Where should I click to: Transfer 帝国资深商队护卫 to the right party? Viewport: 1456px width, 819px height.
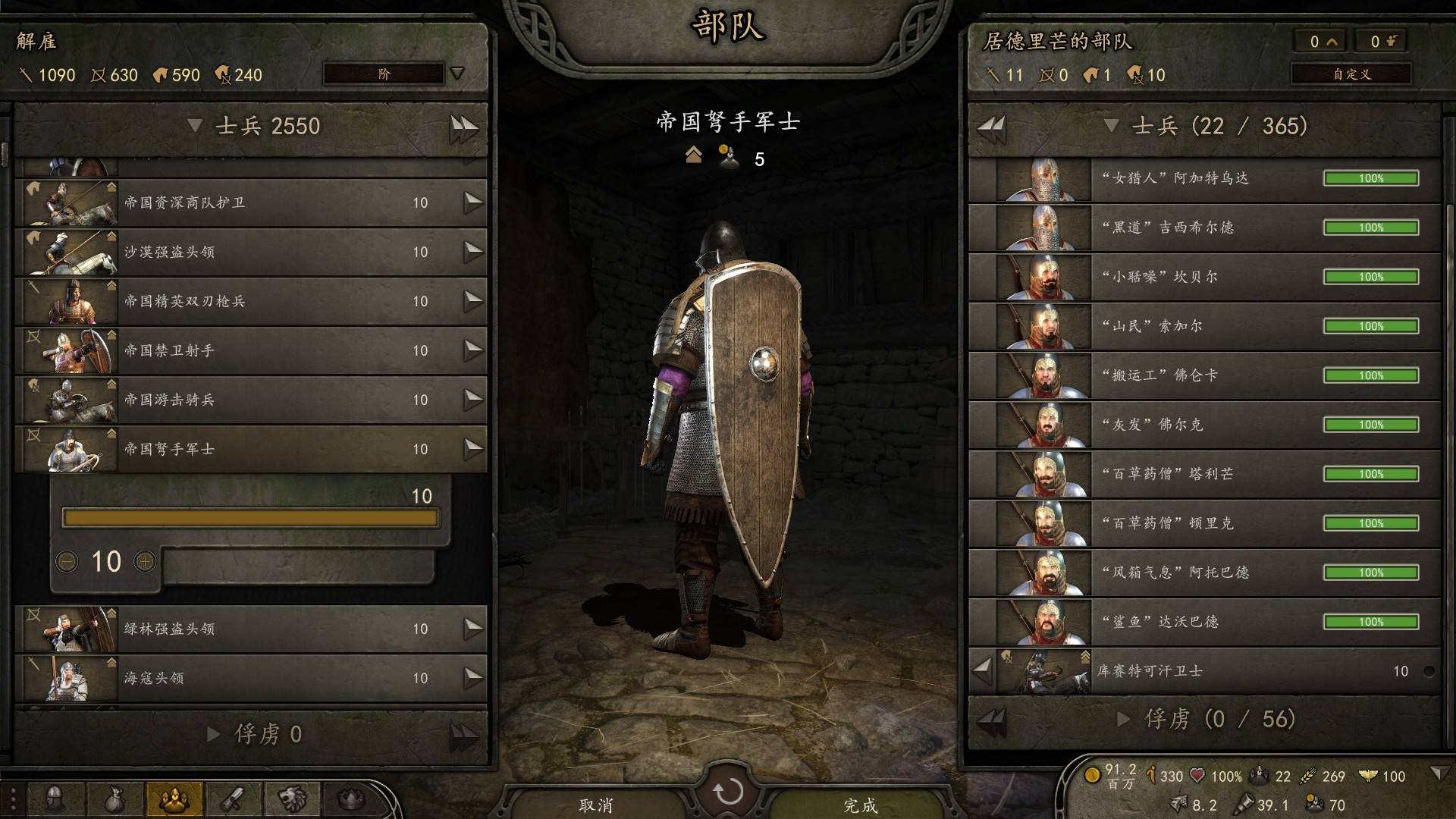click(x=473, y=202)
